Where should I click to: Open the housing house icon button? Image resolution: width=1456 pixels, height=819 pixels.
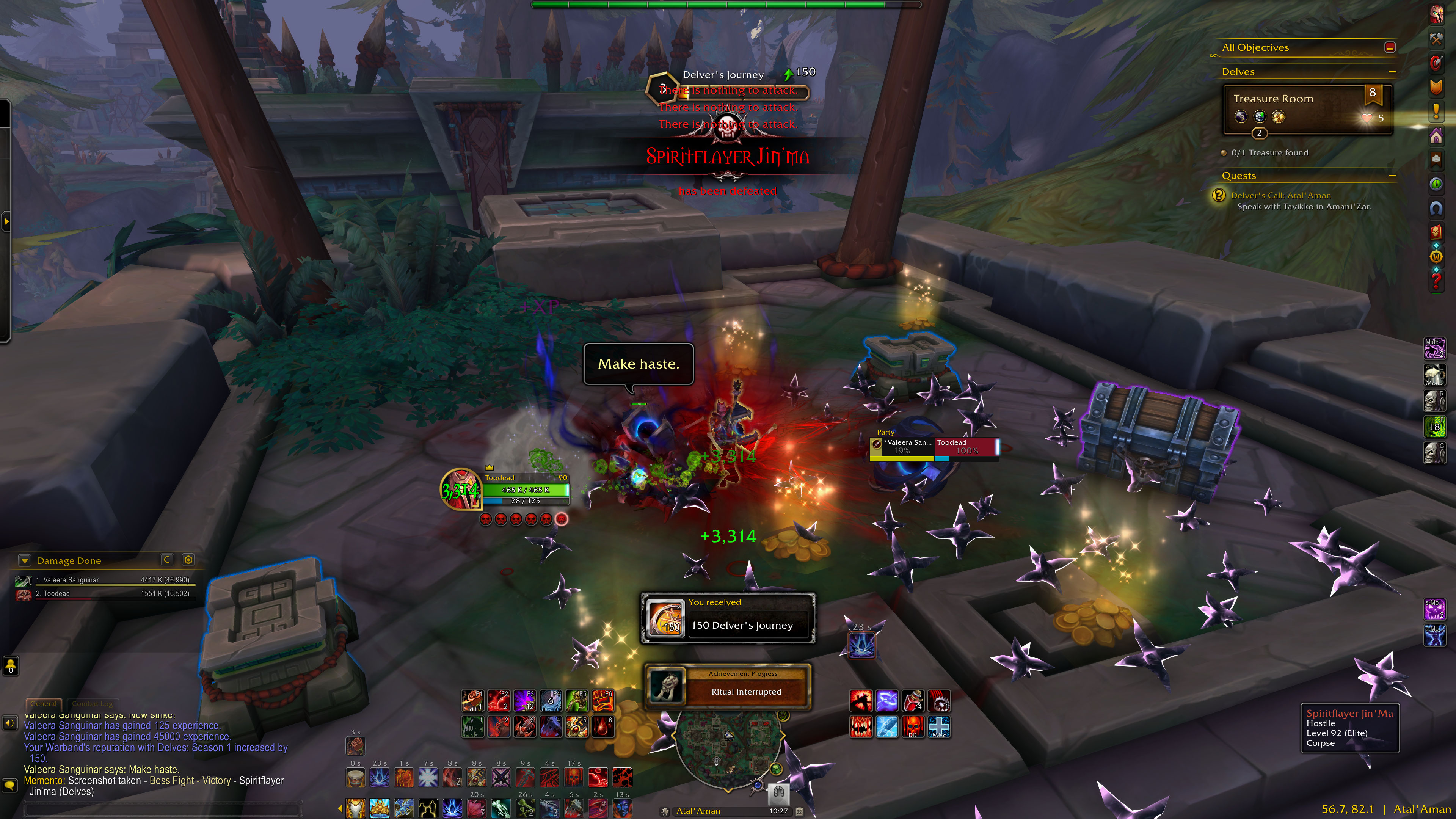(x=1436, y=136)
